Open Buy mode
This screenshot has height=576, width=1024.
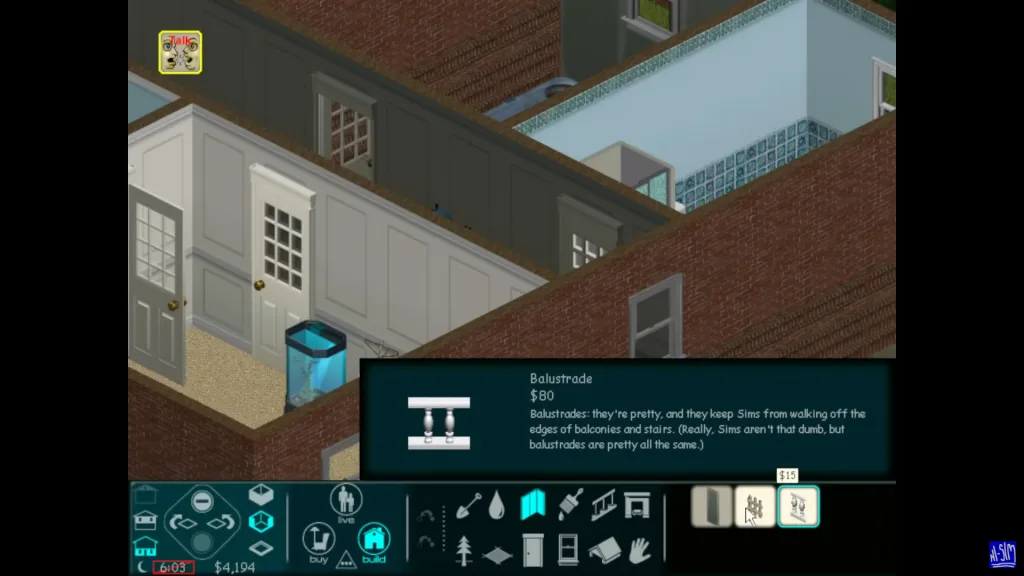coord(318,541)
